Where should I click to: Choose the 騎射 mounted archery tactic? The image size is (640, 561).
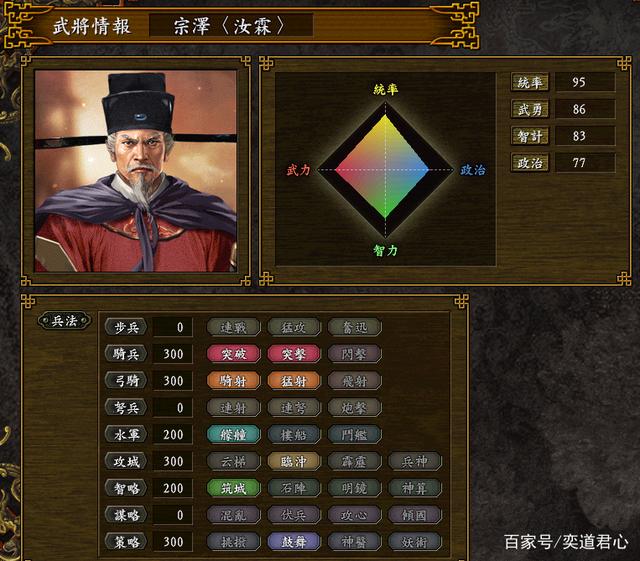coord(233,381)
